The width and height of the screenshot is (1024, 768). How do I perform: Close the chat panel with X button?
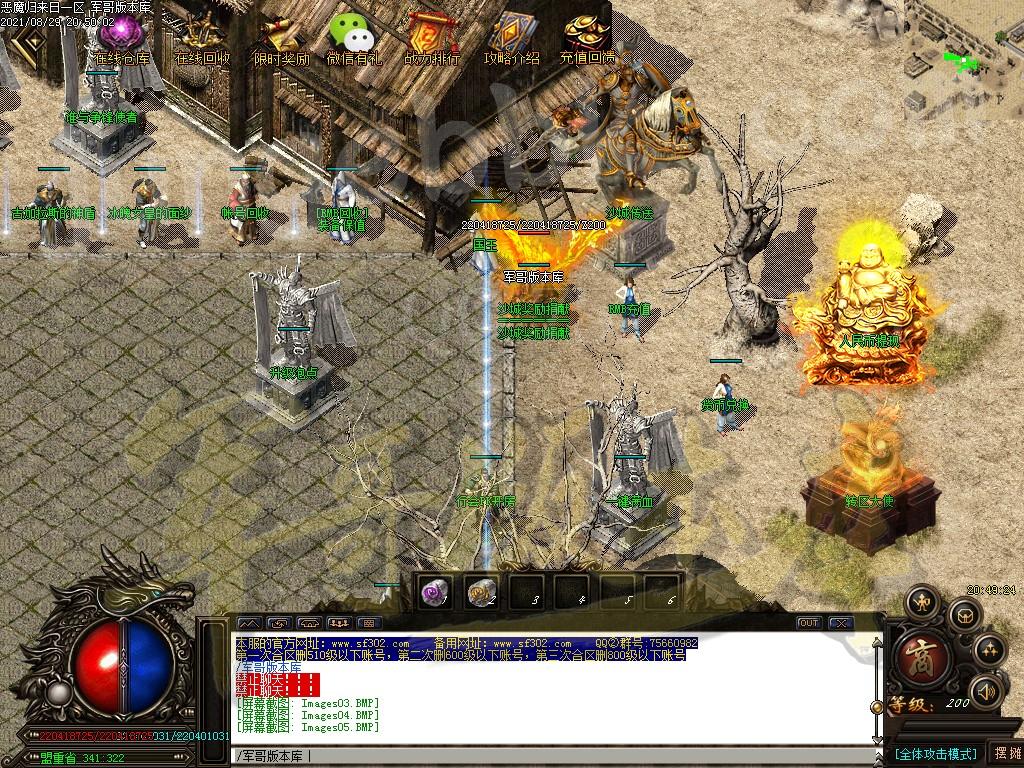click(x=840, y=622)
